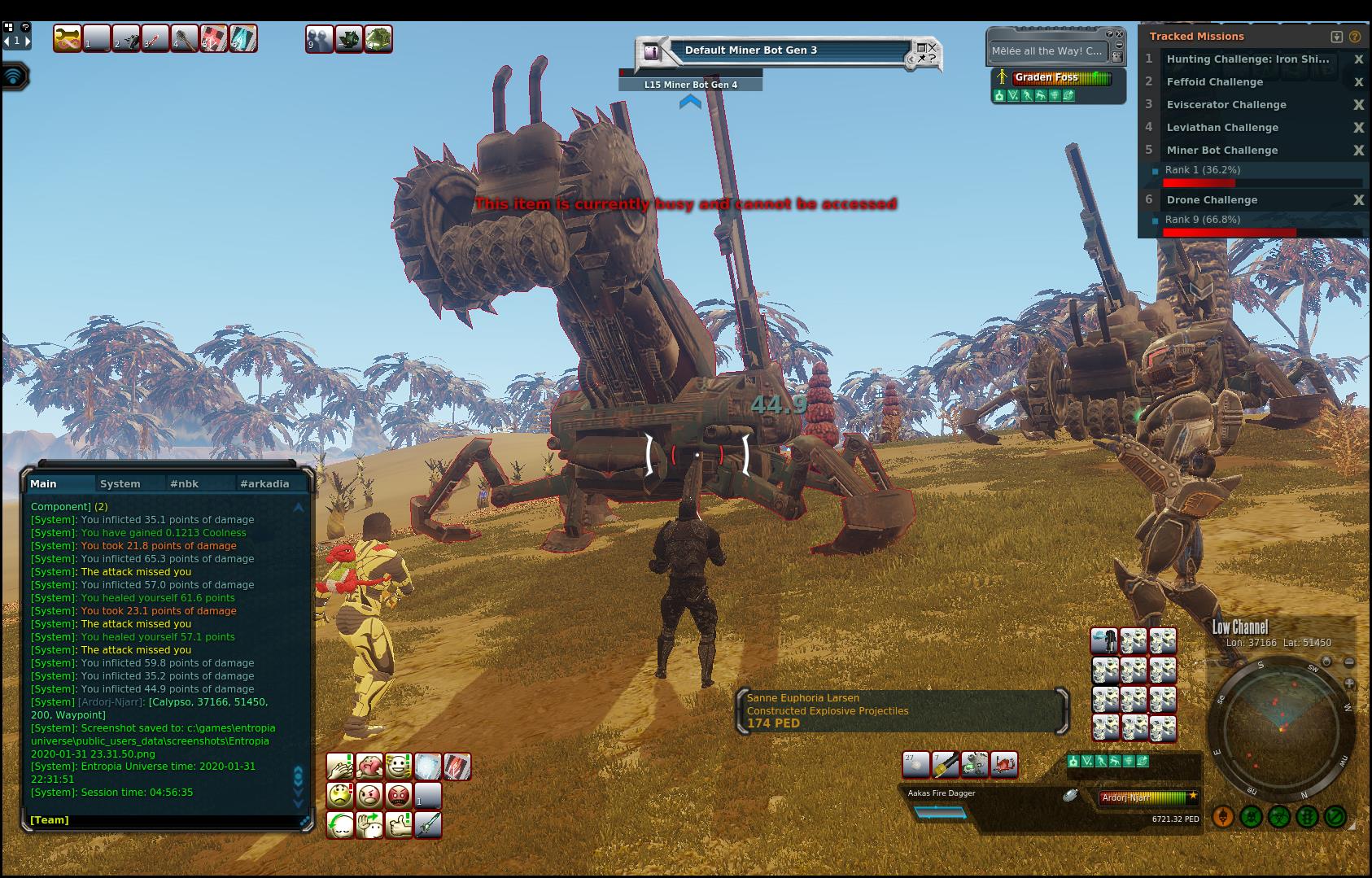Zoom in the radar with plus button
Screen dimensions: 1372x878
[x=1349, y=684]
